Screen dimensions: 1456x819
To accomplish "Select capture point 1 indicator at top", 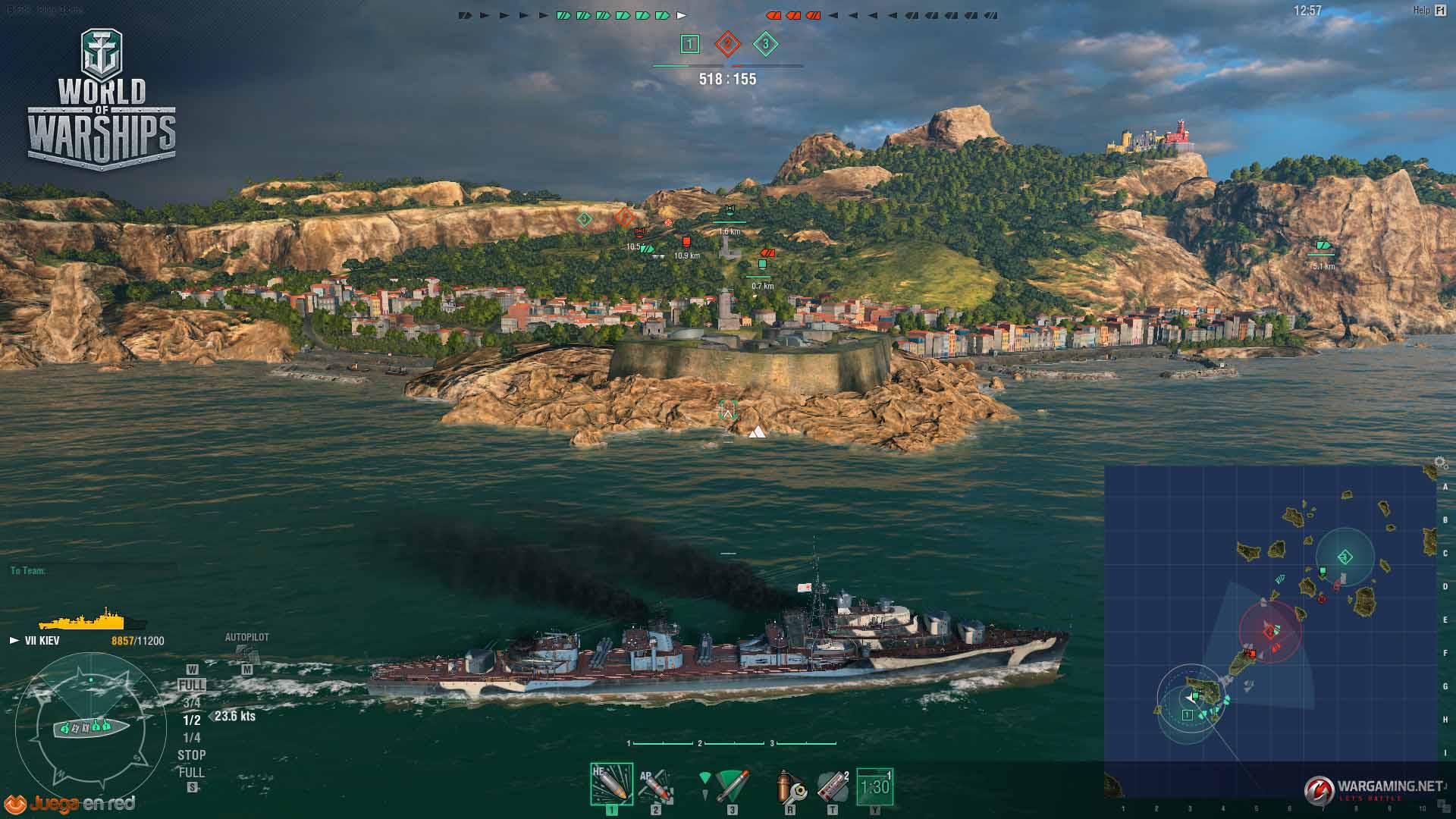I will (x=689, y=45).
